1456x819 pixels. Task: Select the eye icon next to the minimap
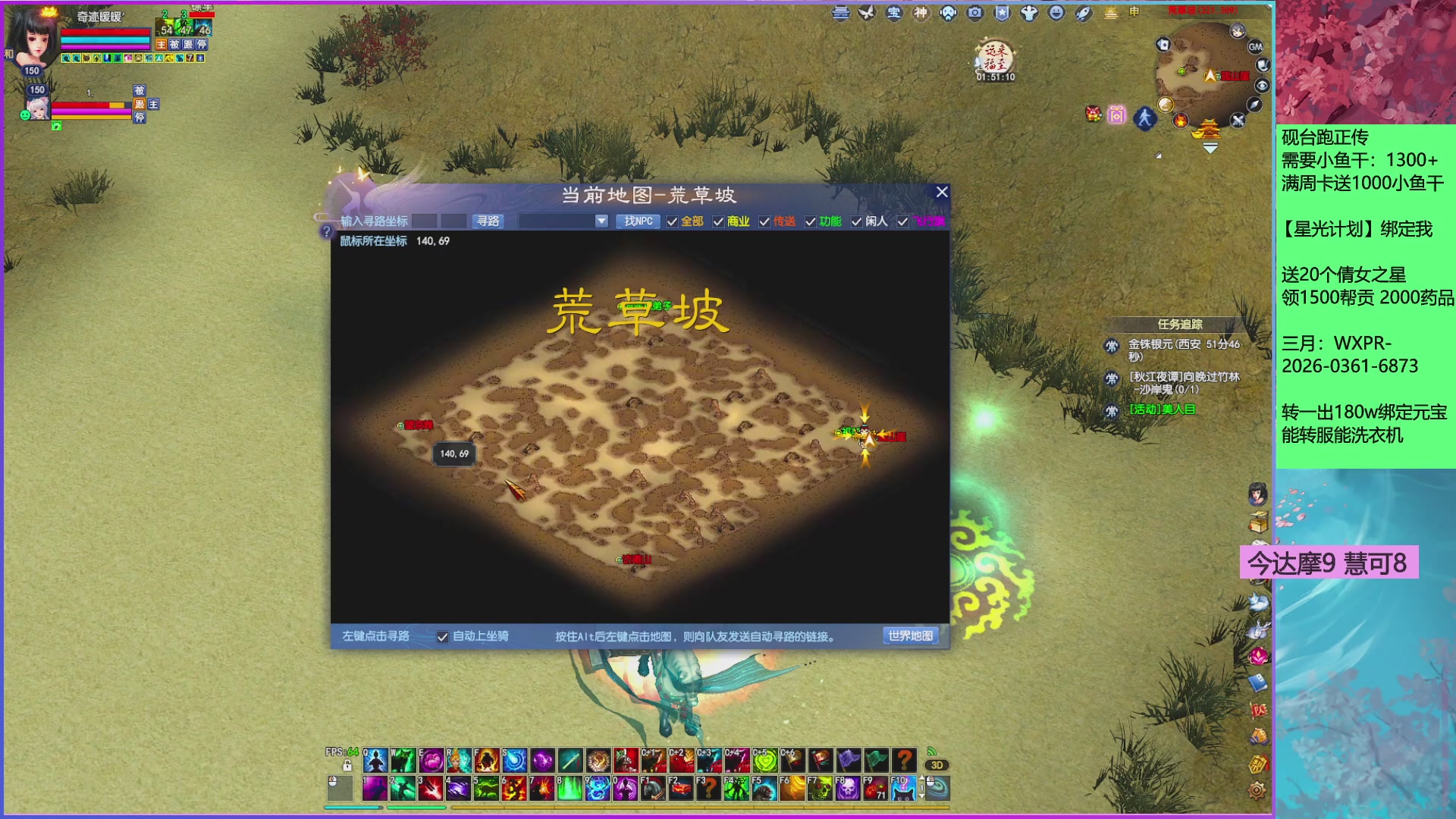pyautogui.click(x=1263, y=85)
